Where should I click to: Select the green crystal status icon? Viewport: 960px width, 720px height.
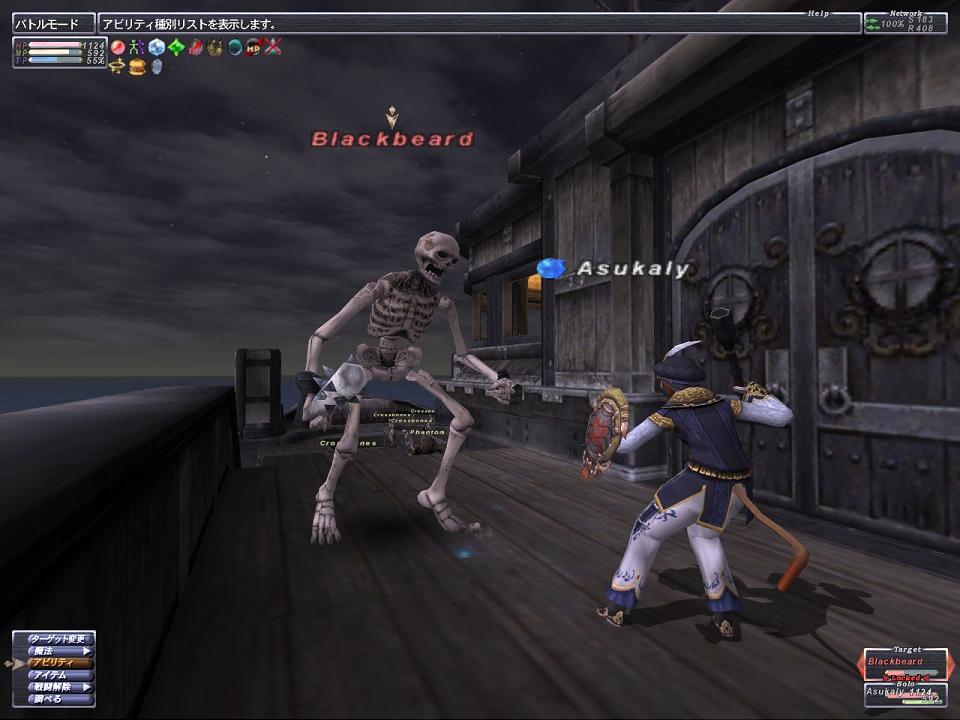[176, 47]
